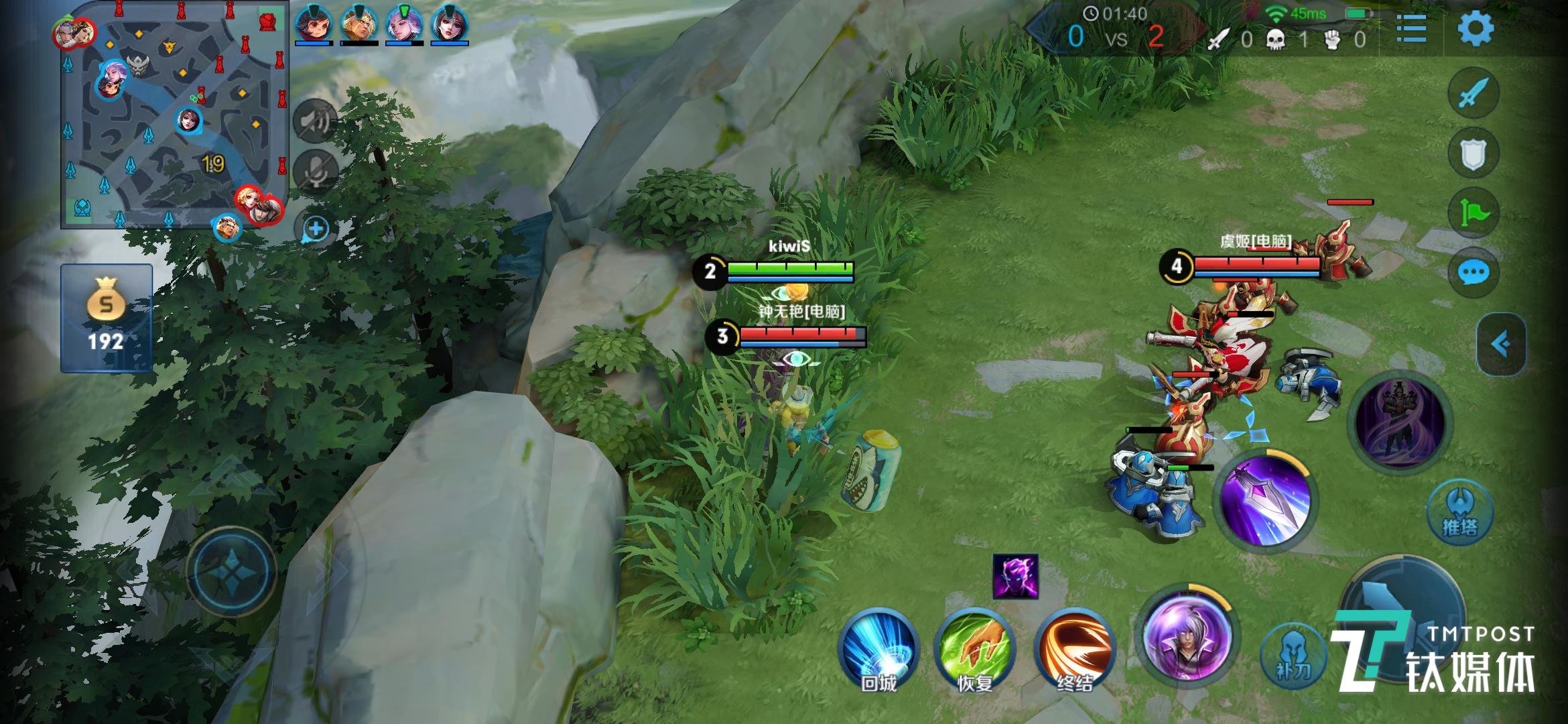Send the sword attack signal

tap(1472, 93)
